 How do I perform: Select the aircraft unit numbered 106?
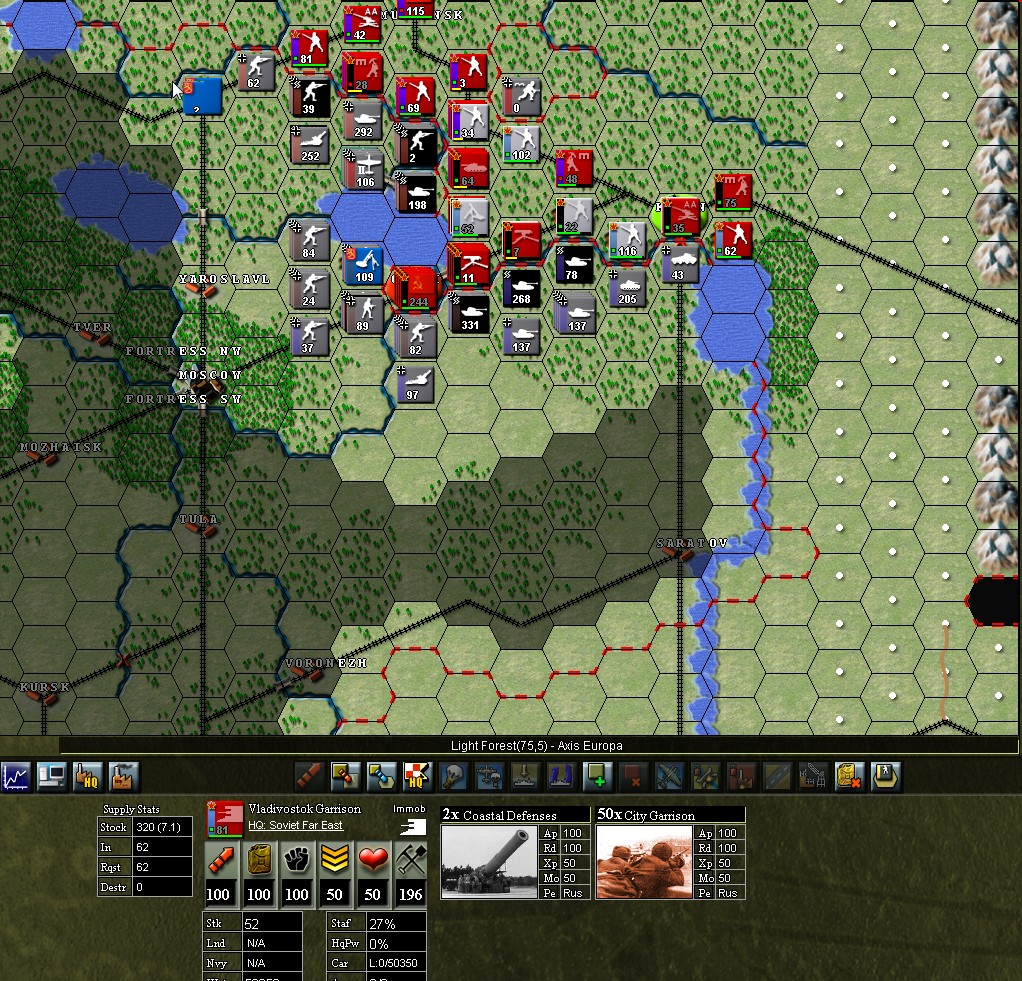click(365, 168)
